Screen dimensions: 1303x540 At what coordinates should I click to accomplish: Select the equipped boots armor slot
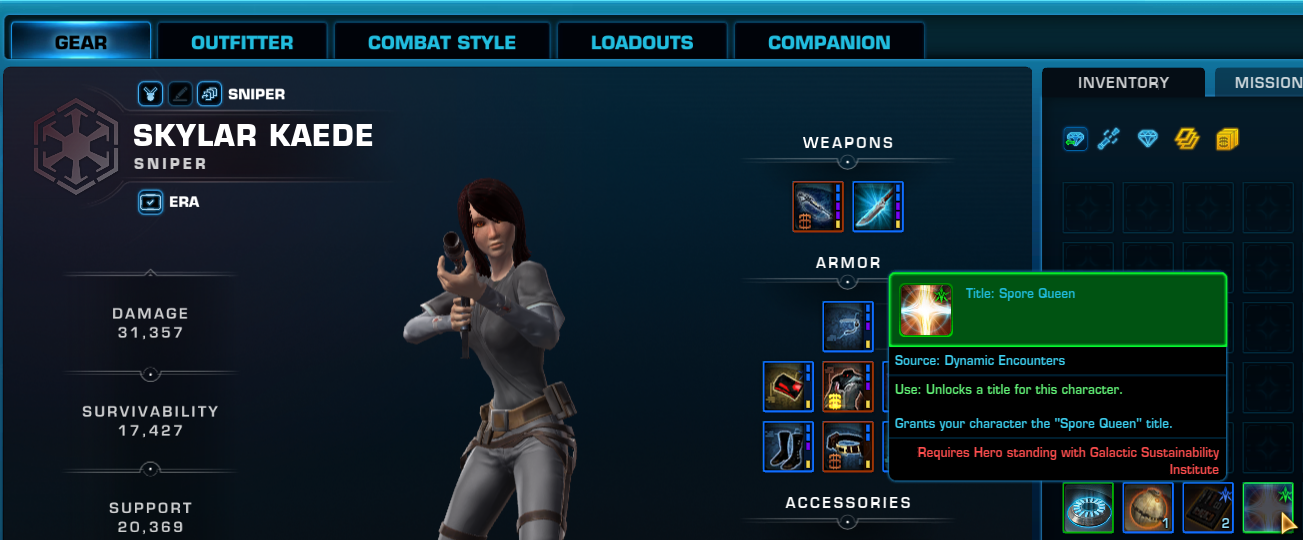click(788, 446)
